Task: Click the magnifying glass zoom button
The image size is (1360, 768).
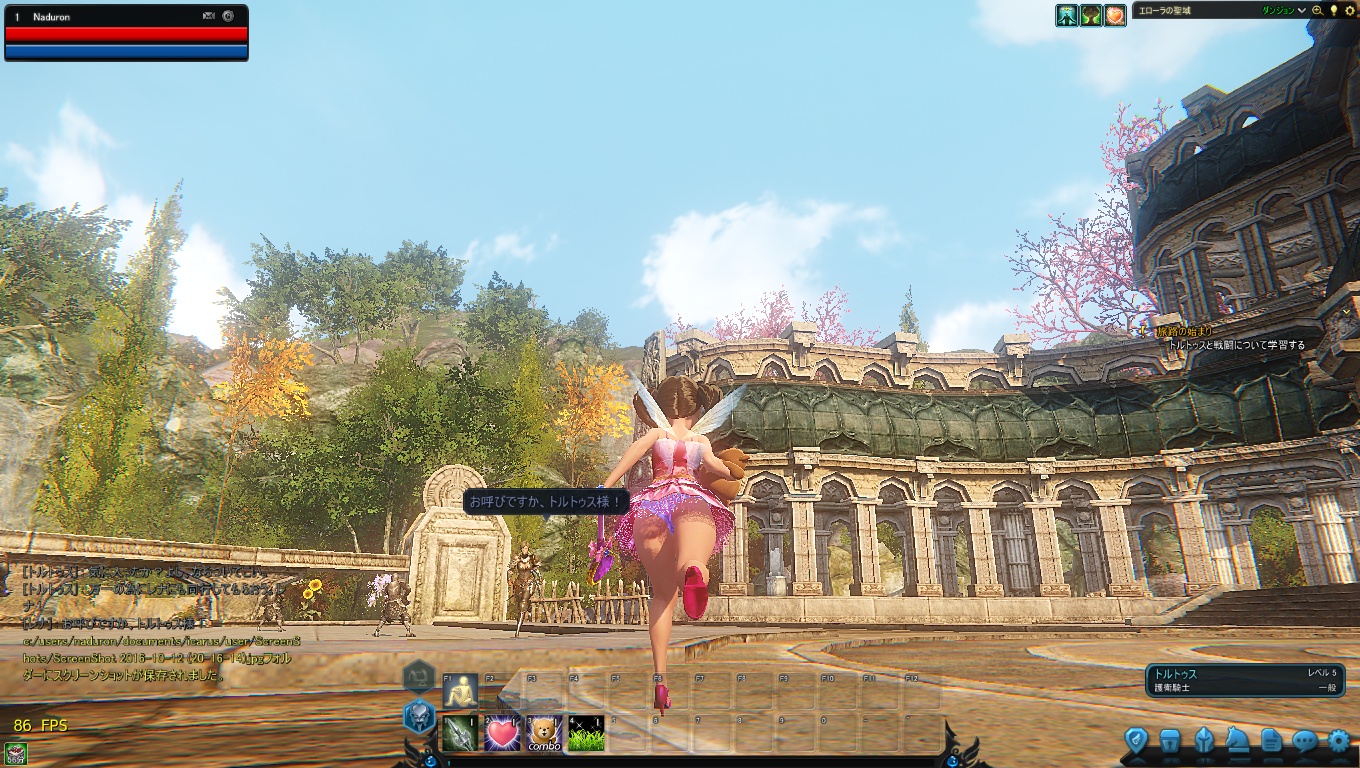Action: coord(1317,11)
